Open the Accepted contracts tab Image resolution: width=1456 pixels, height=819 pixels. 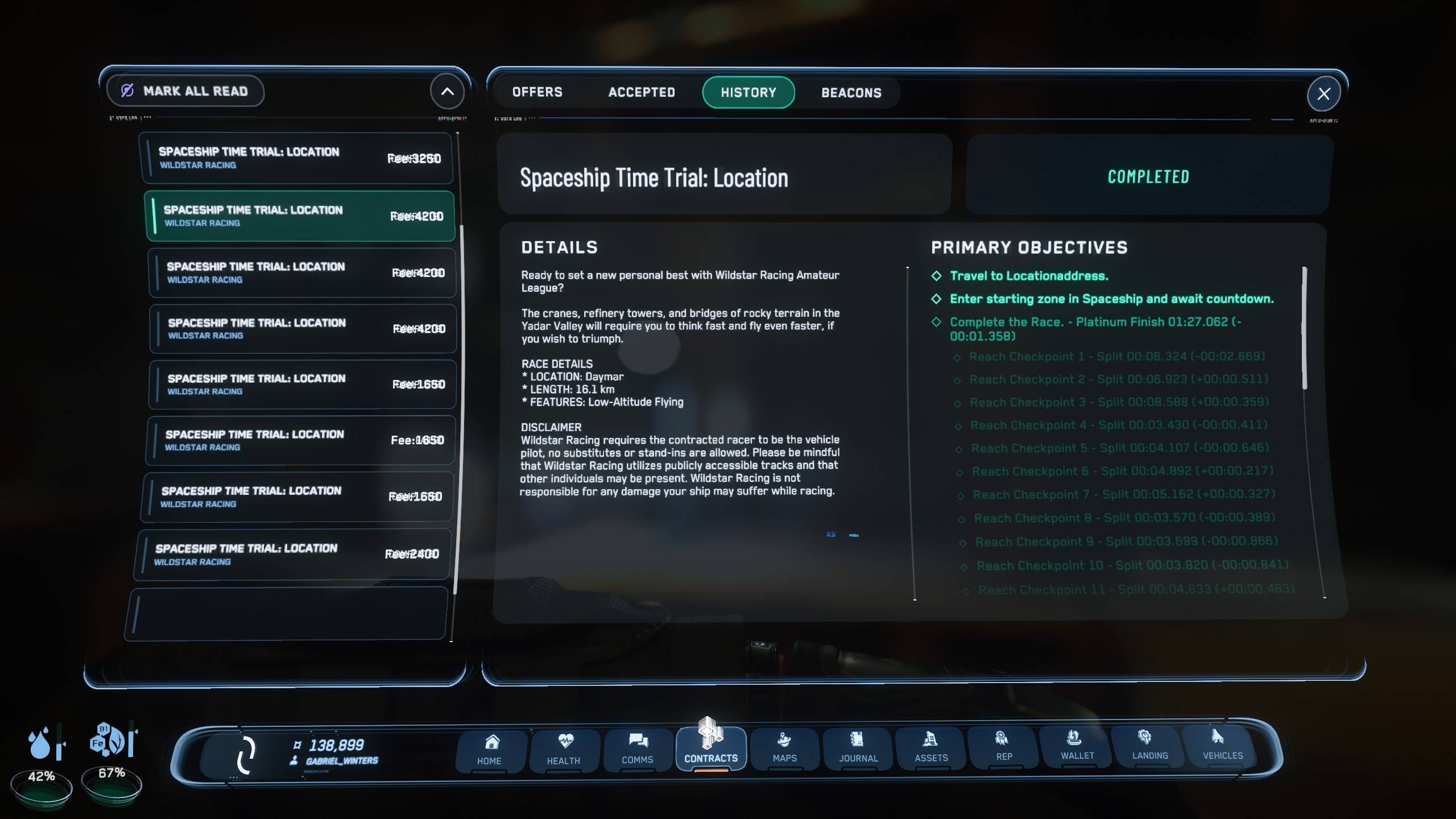point(642,92)
